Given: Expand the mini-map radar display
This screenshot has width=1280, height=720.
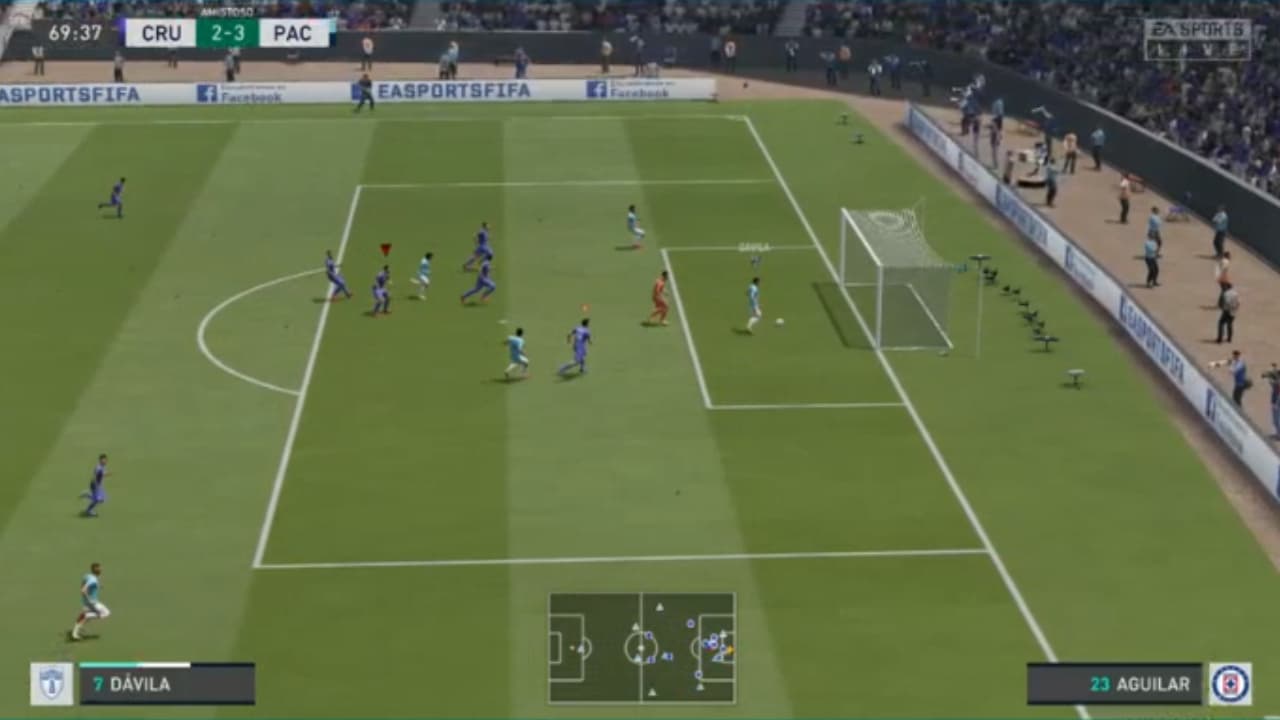Looking at the screenshot, I should point(641,650).
